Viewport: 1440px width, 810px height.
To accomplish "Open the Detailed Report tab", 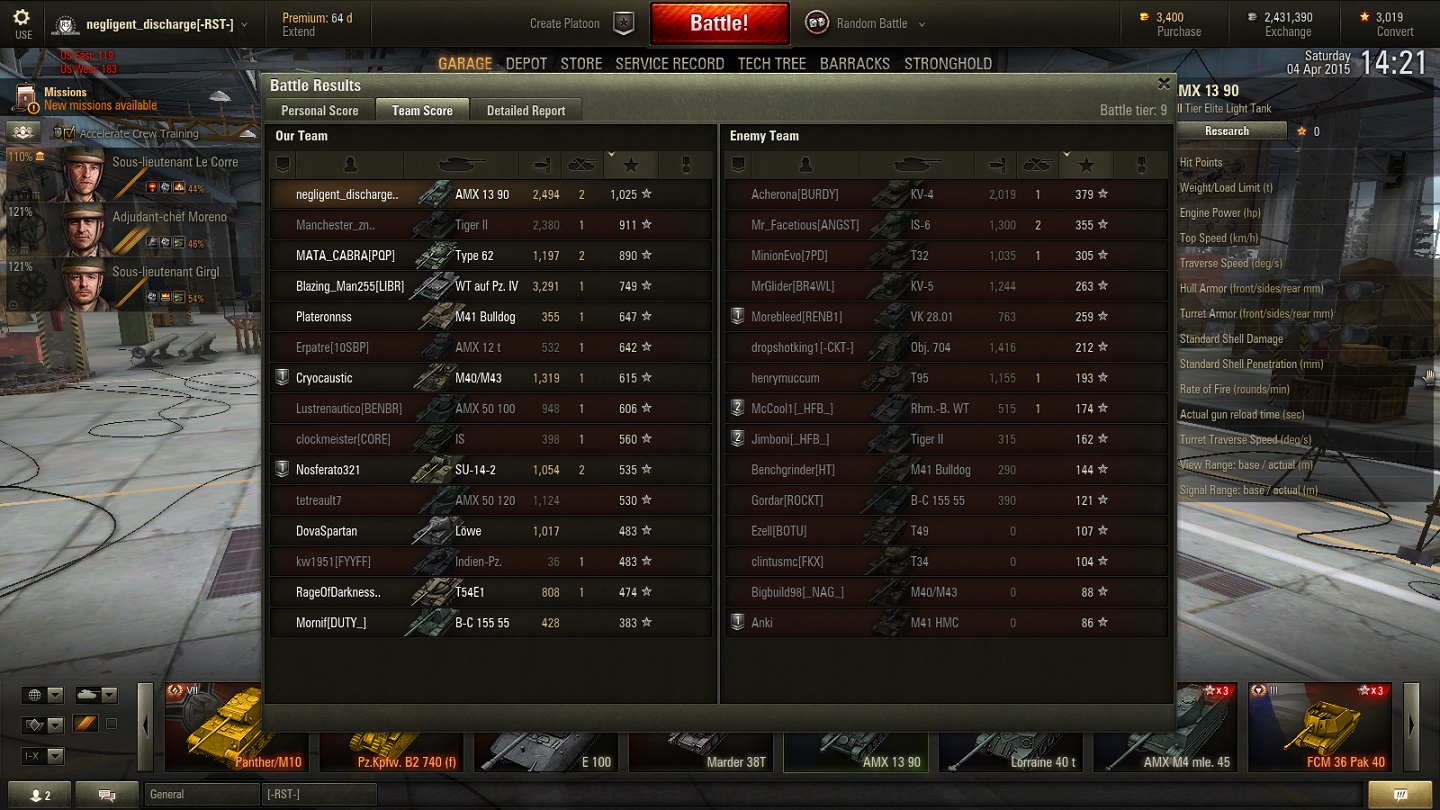I will point(525,110).
